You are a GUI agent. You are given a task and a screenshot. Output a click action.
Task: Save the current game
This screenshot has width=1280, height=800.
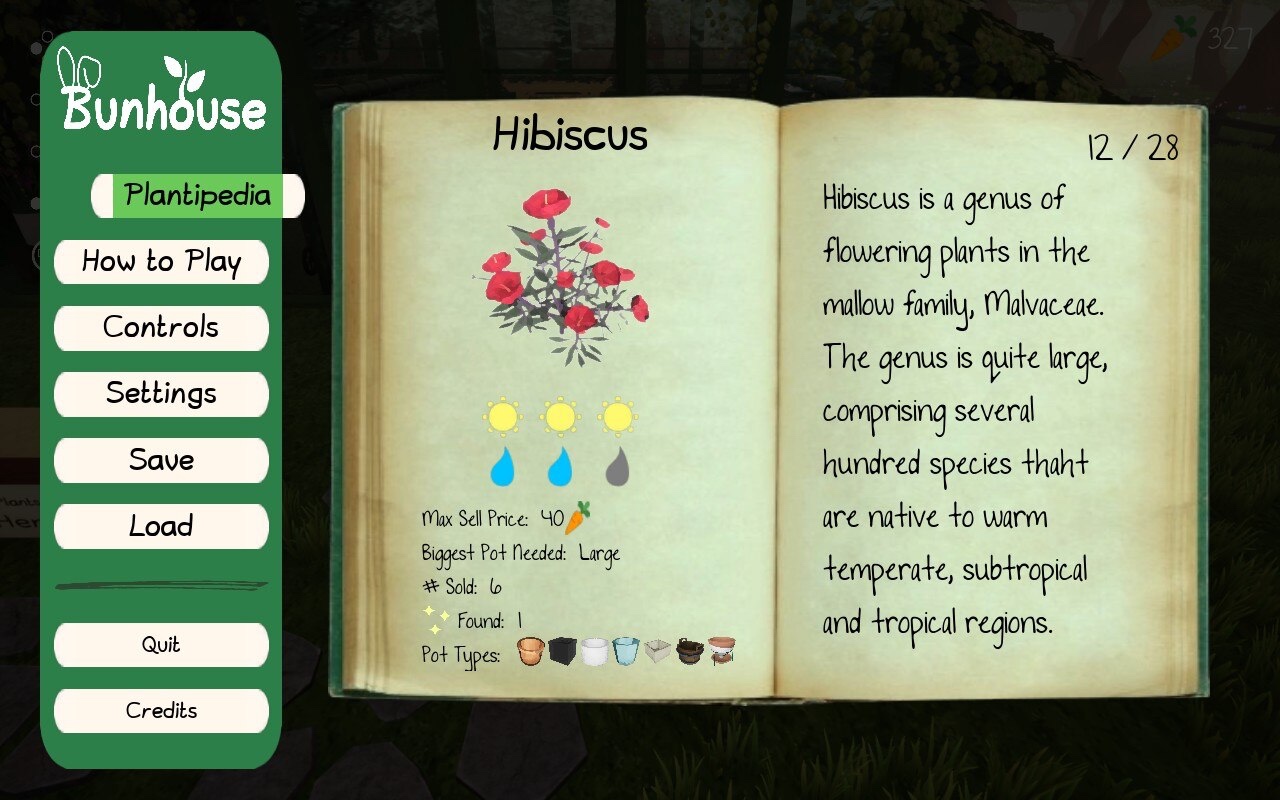[161, 460]
